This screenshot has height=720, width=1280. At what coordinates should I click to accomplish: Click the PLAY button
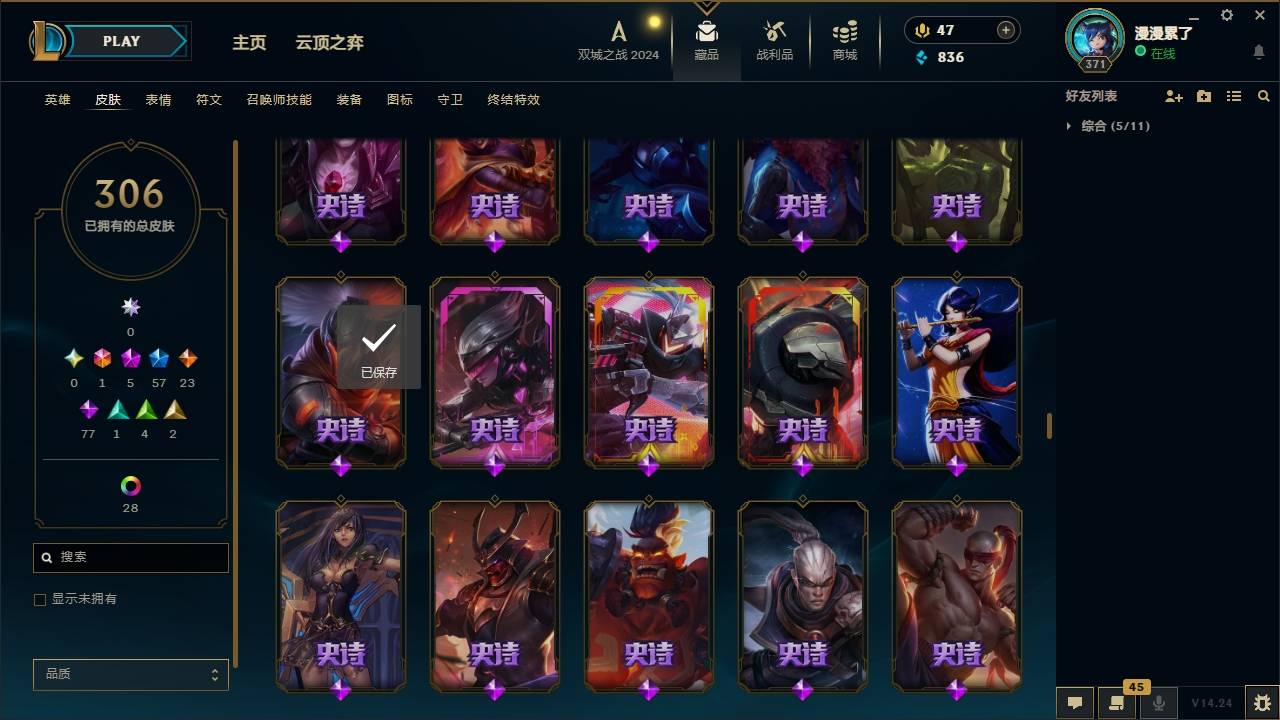[x=121, y=41]
